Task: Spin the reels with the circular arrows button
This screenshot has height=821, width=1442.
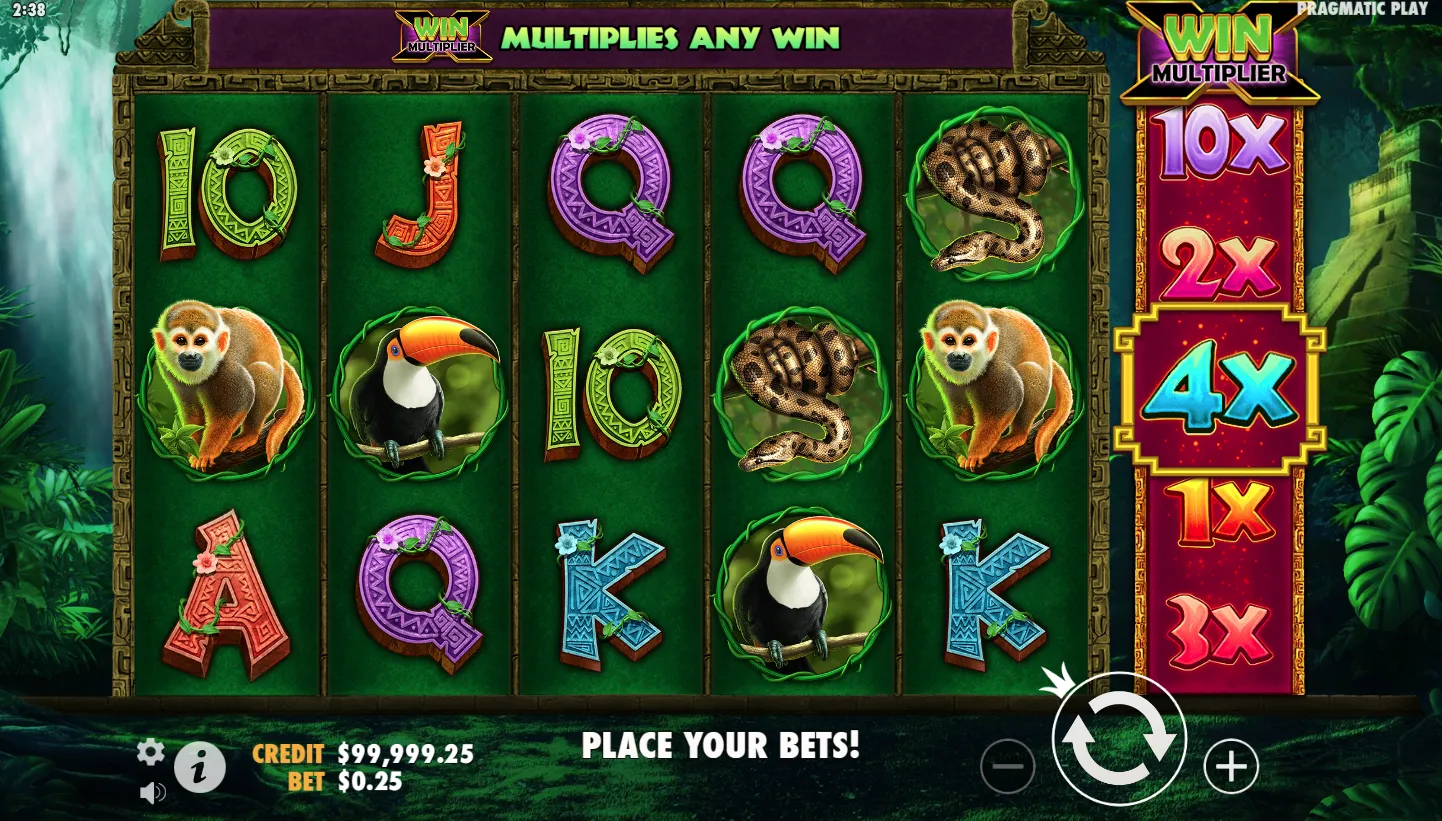Action: [1118, 739]
